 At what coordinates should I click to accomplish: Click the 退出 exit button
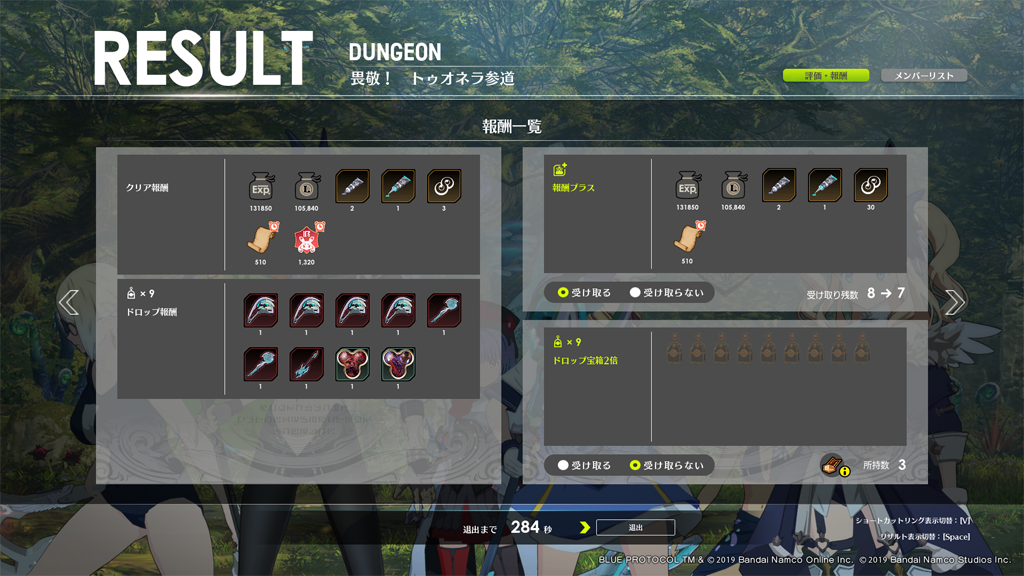click(635, 527)
